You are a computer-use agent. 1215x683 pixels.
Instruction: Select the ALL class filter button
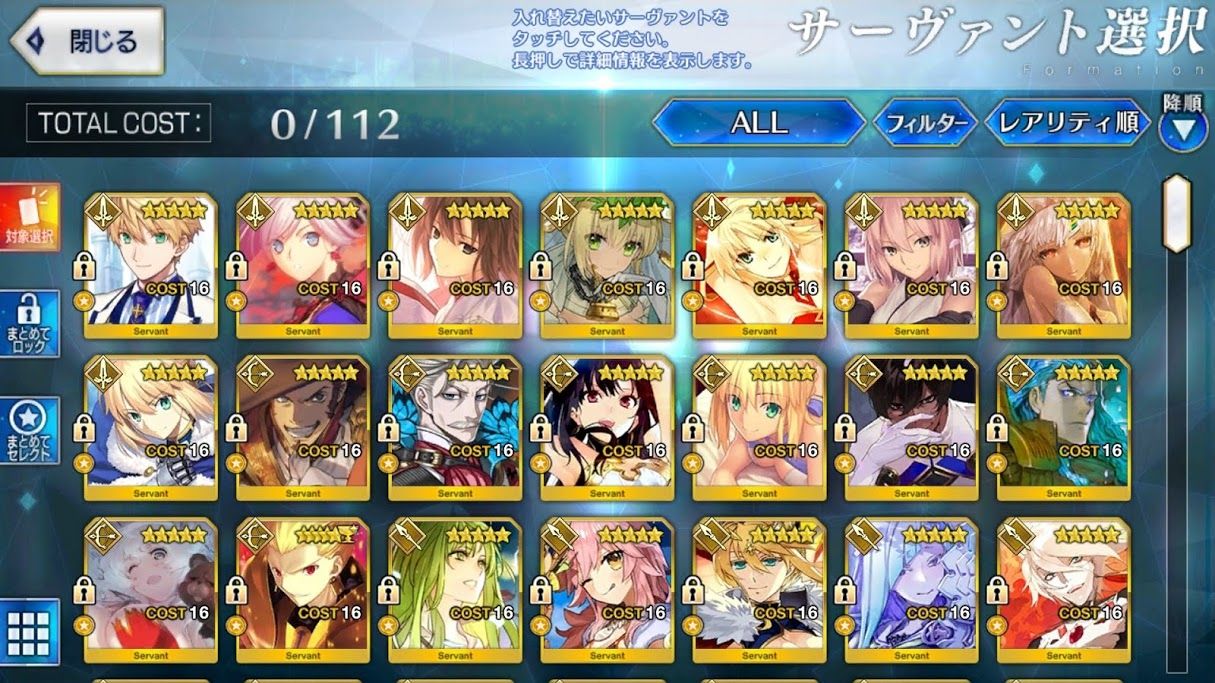tap(759, 123)
